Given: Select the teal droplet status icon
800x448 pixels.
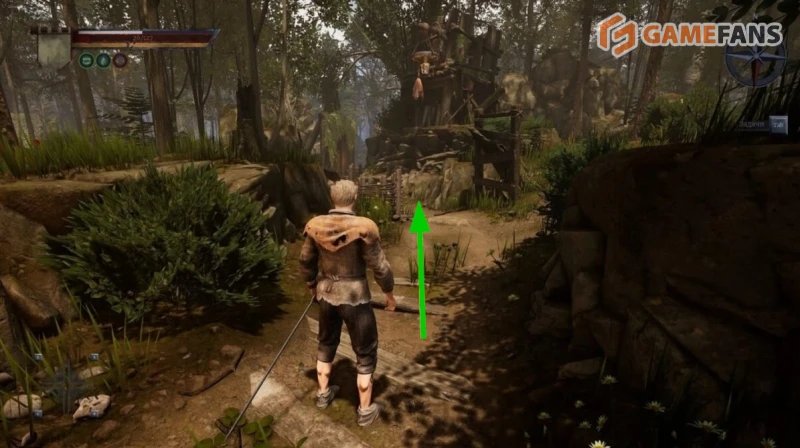Looking at the screenshot, I should pos(103,60).
